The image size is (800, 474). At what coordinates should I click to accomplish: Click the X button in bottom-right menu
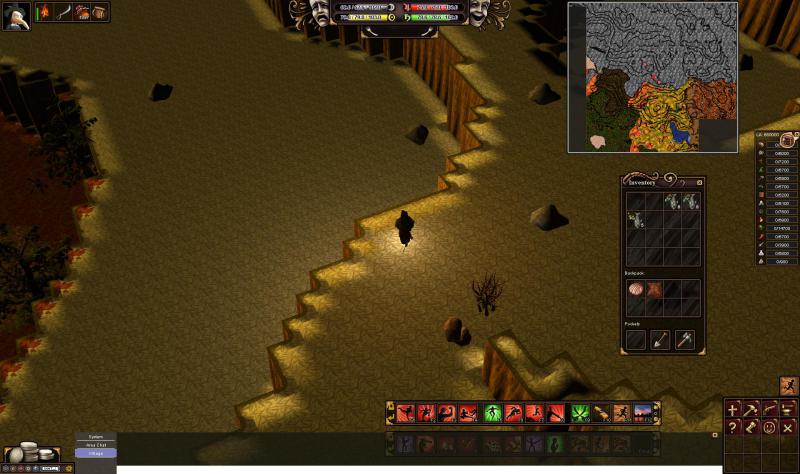pos(788,427)
